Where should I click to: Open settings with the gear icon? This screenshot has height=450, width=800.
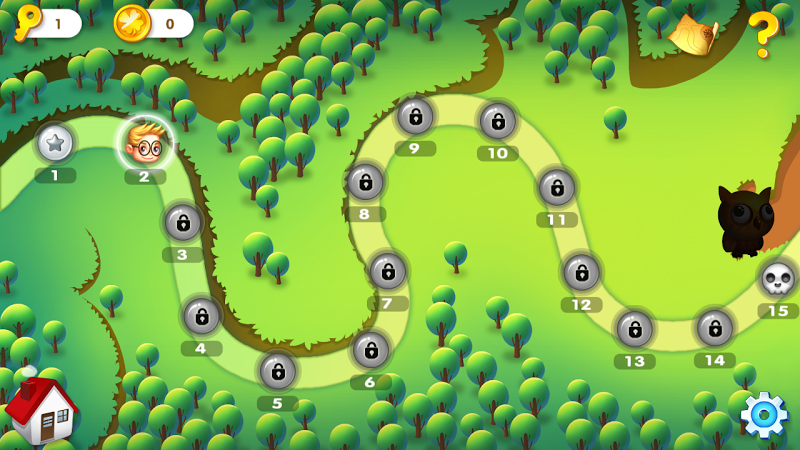coord(764,415)
